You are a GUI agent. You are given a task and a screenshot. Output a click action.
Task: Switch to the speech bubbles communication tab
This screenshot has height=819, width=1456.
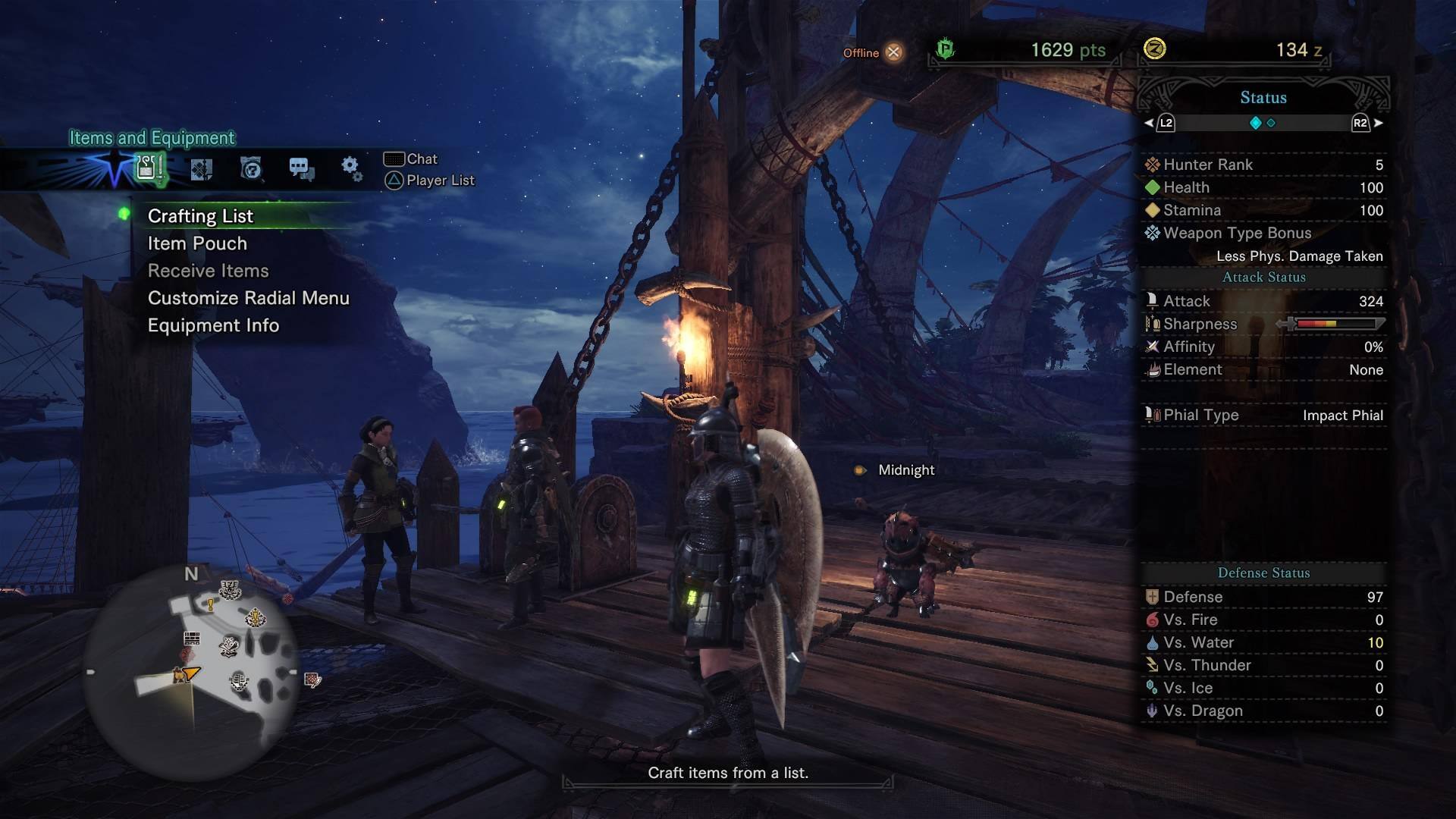click(x=301, y=168)
